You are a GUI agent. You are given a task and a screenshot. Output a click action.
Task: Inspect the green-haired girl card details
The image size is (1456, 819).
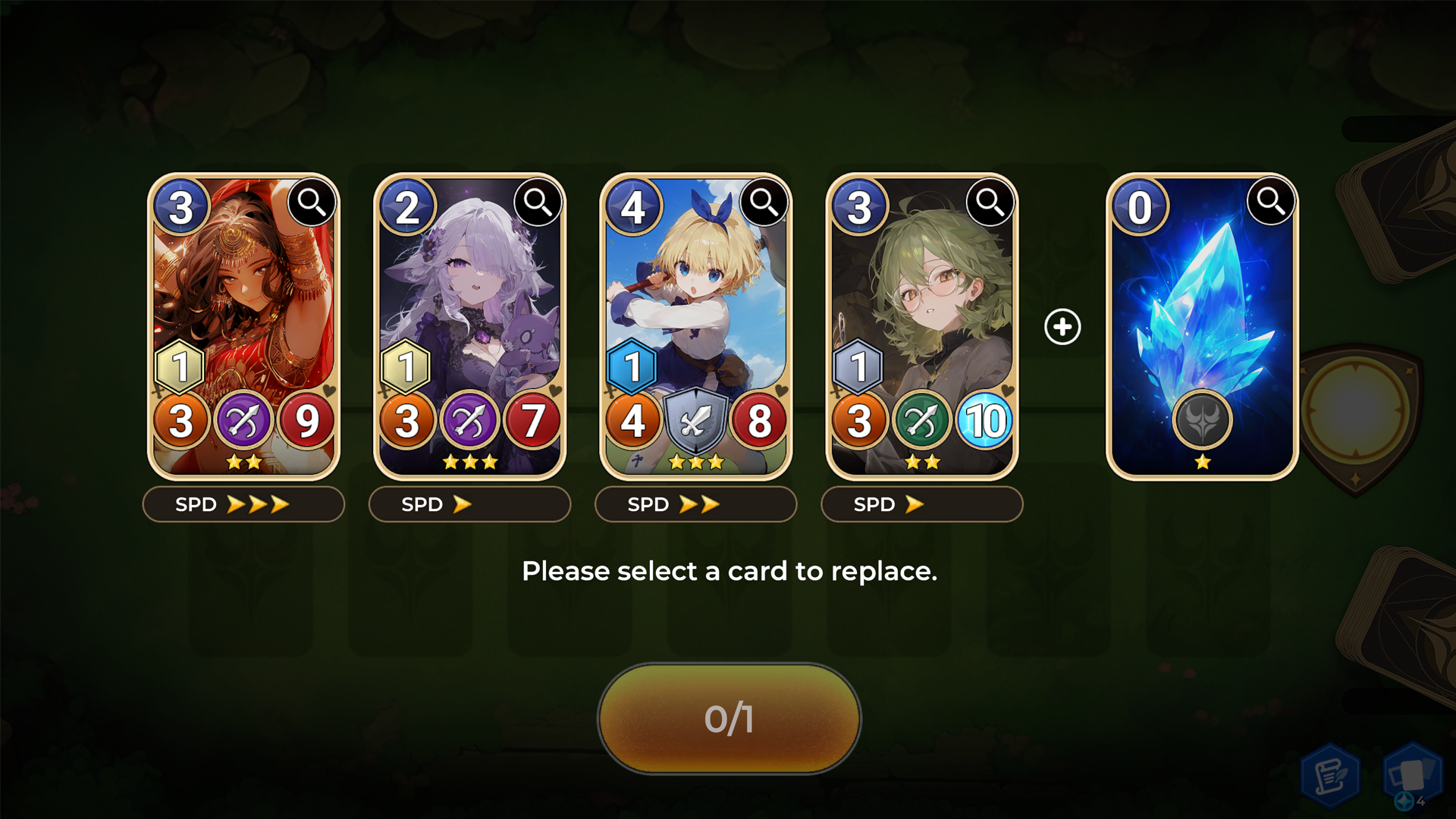[x=990, y=202]
